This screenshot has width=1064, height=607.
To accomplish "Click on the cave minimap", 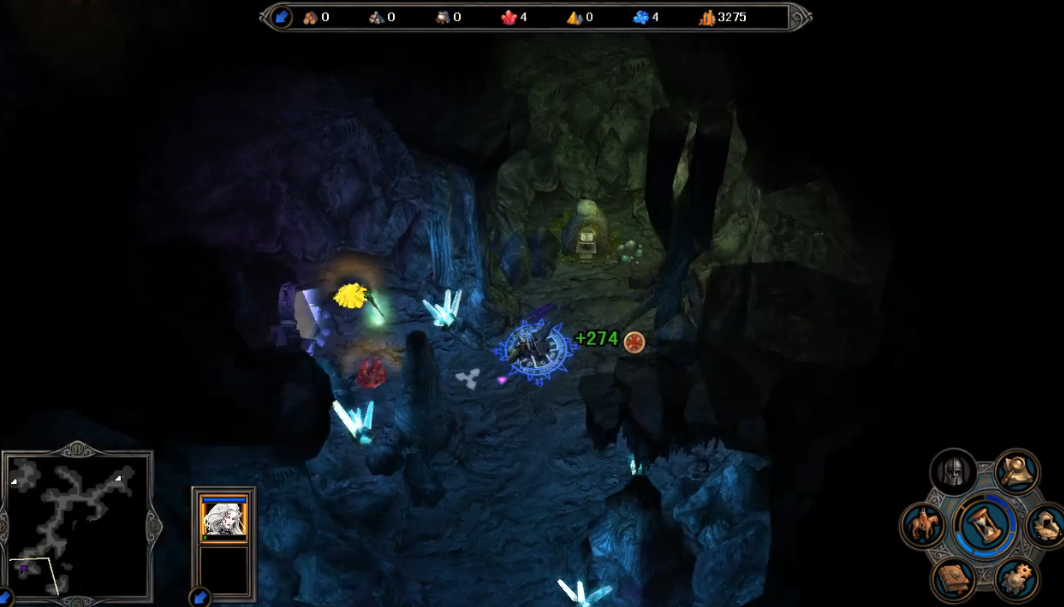I will point(78,518).
